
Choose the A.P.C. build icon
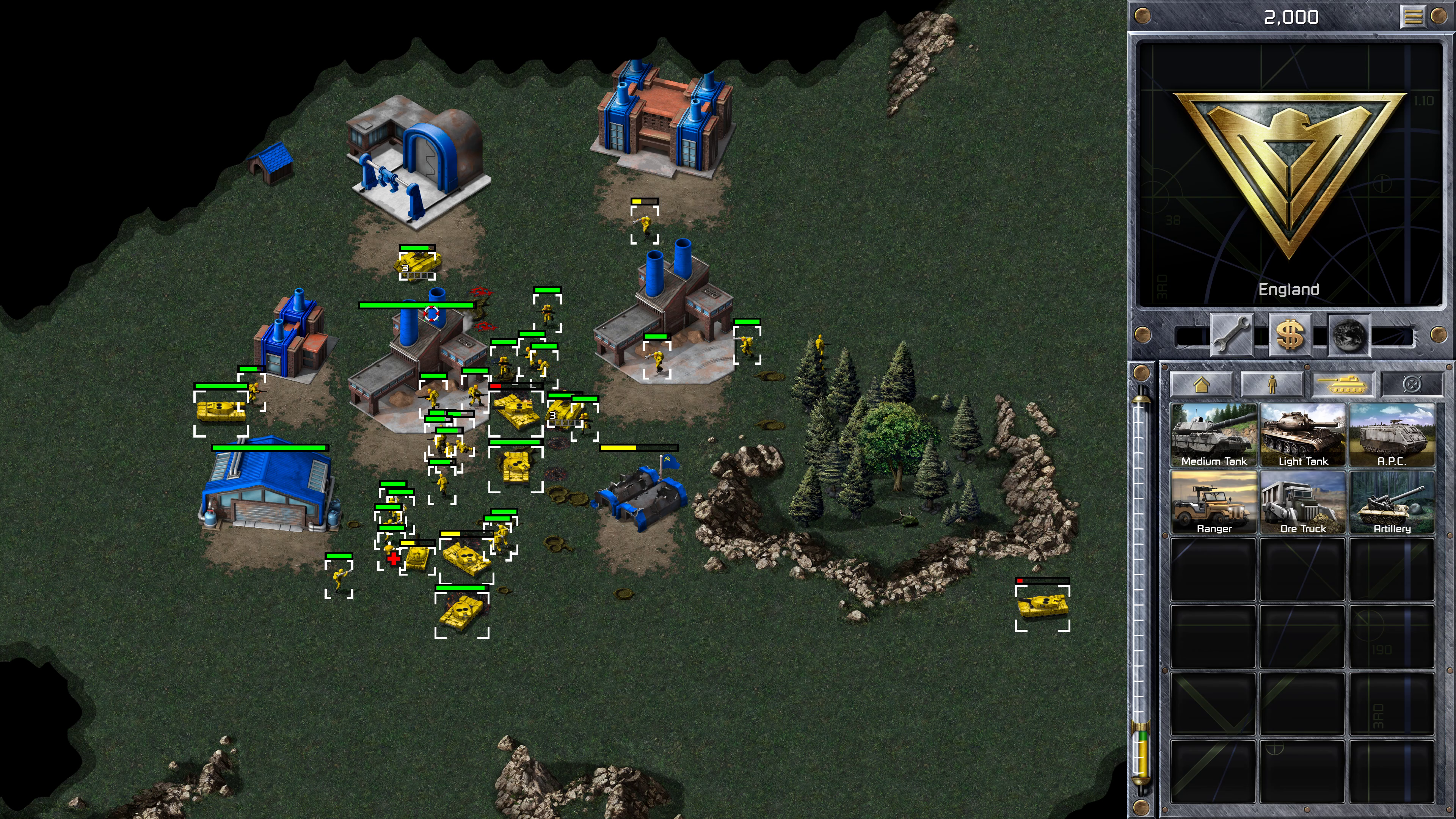1392,435
